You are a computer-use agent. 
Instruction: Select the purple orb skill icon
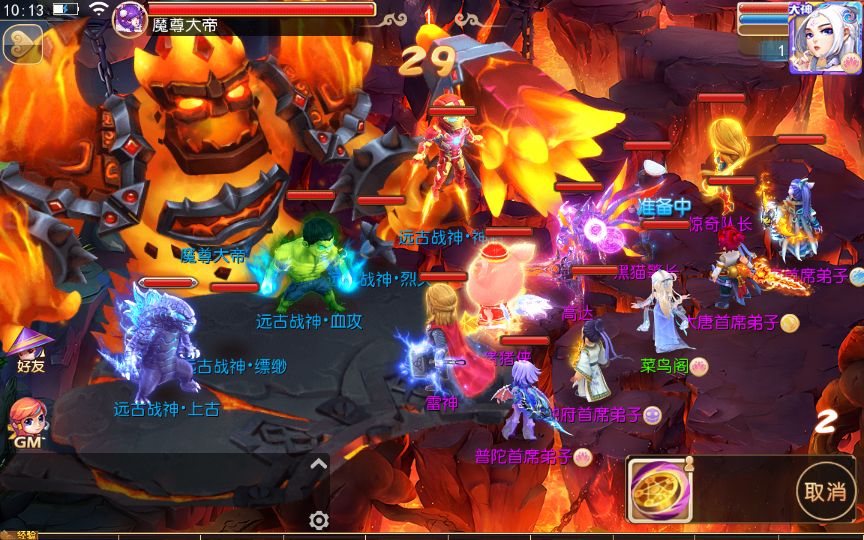coord(657,489)
